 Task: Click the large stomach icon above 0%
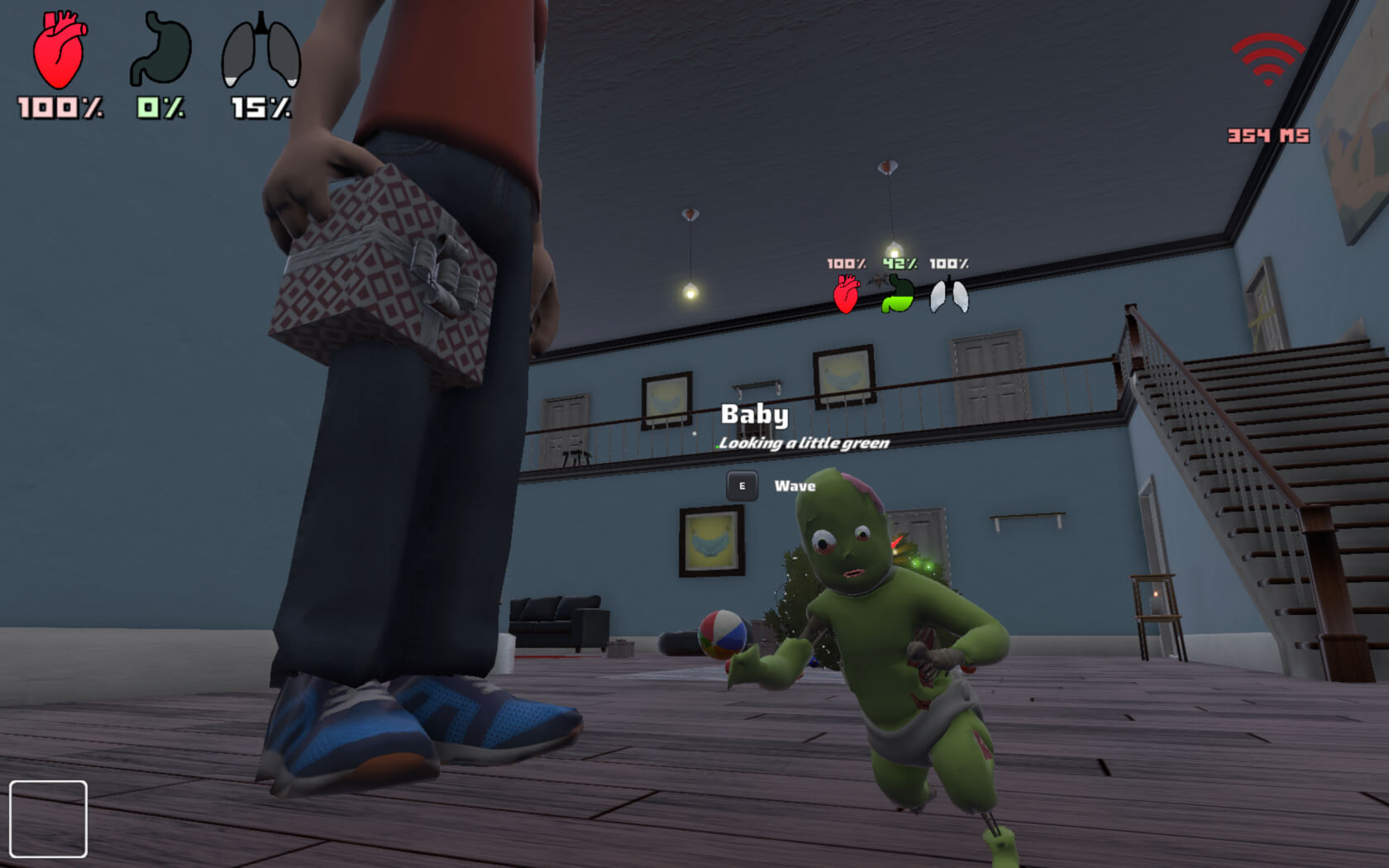pyautogui.click(x=160, y=50)
